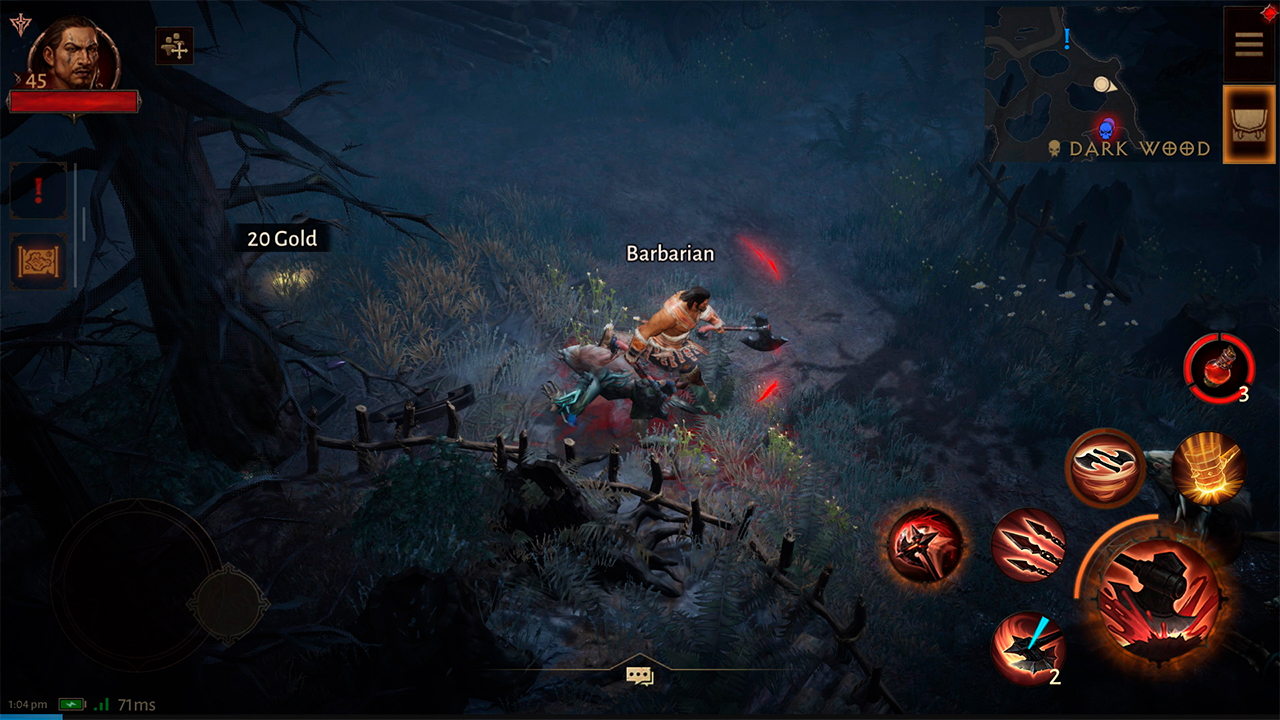
Task: Open the Barbarian character portrait
Action: [75, 56]
